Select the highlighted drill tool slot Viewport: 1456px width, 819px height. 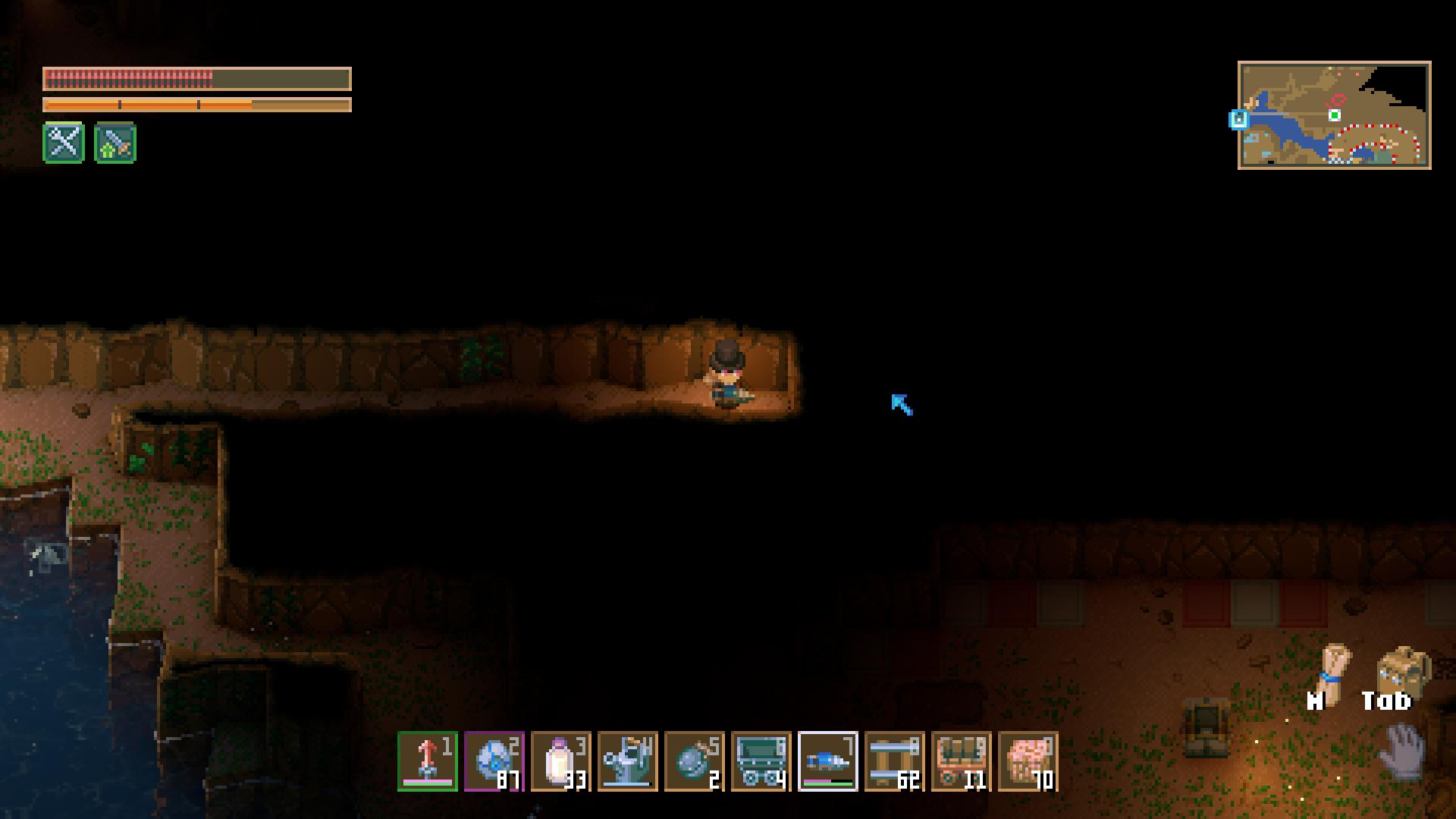828,761
